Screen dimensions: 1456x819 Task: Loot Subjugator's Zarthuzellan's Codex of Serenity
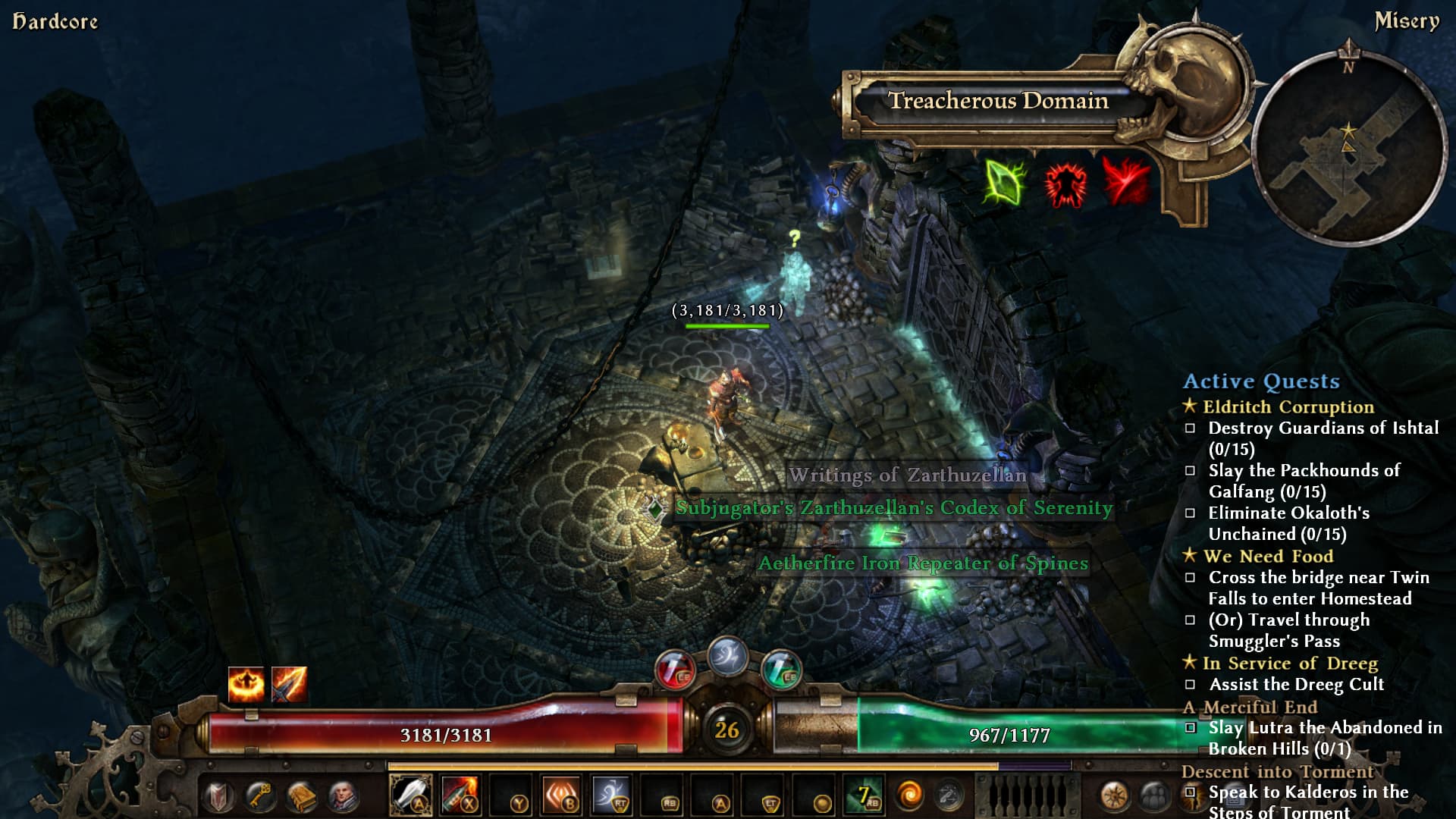tap(893, 508)
